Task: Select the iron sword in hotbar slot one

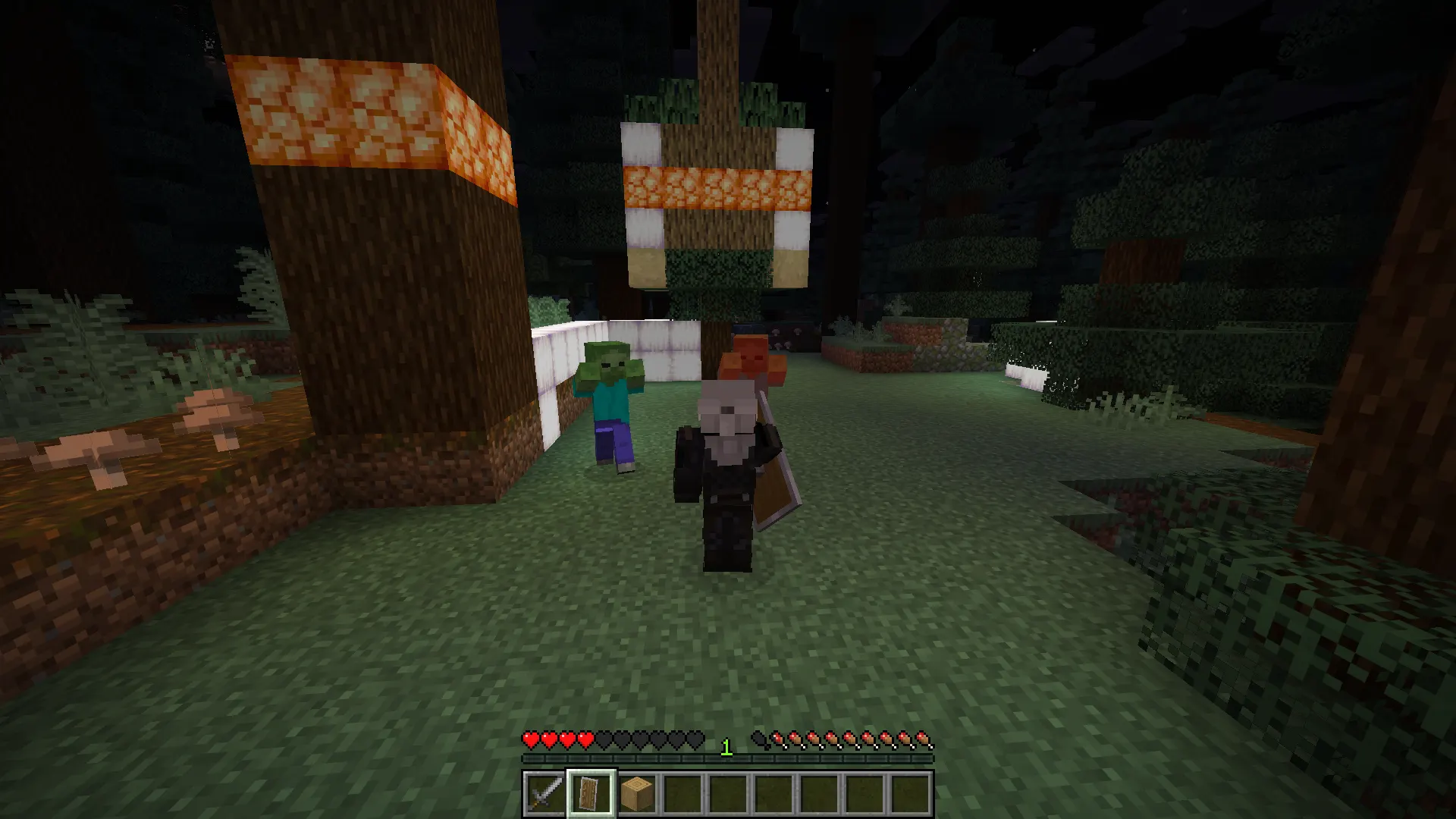Action: [544, 792]
